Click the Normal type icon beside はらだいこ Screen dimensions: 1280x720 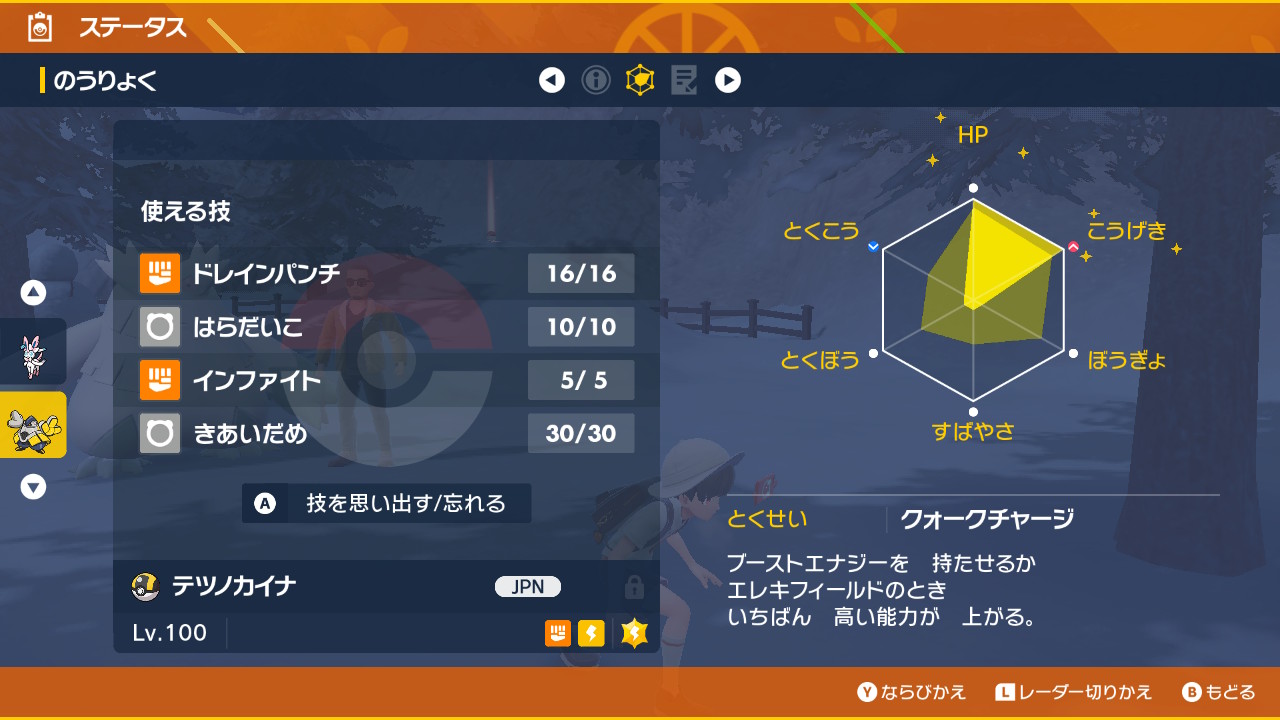159,327
